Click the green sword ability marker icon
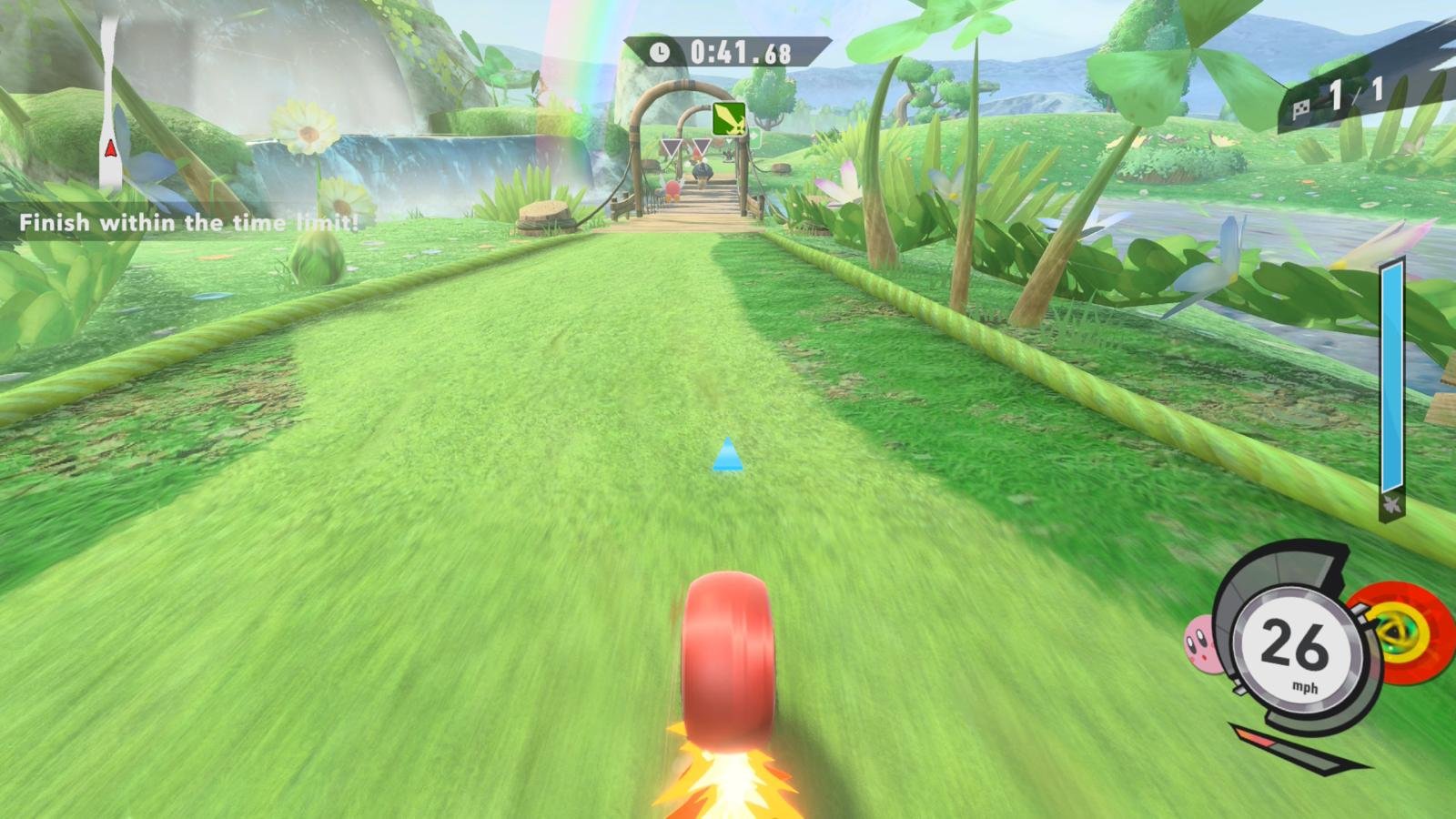The width and height of the screenshot is (1456, 819). (x=729, y=118)
